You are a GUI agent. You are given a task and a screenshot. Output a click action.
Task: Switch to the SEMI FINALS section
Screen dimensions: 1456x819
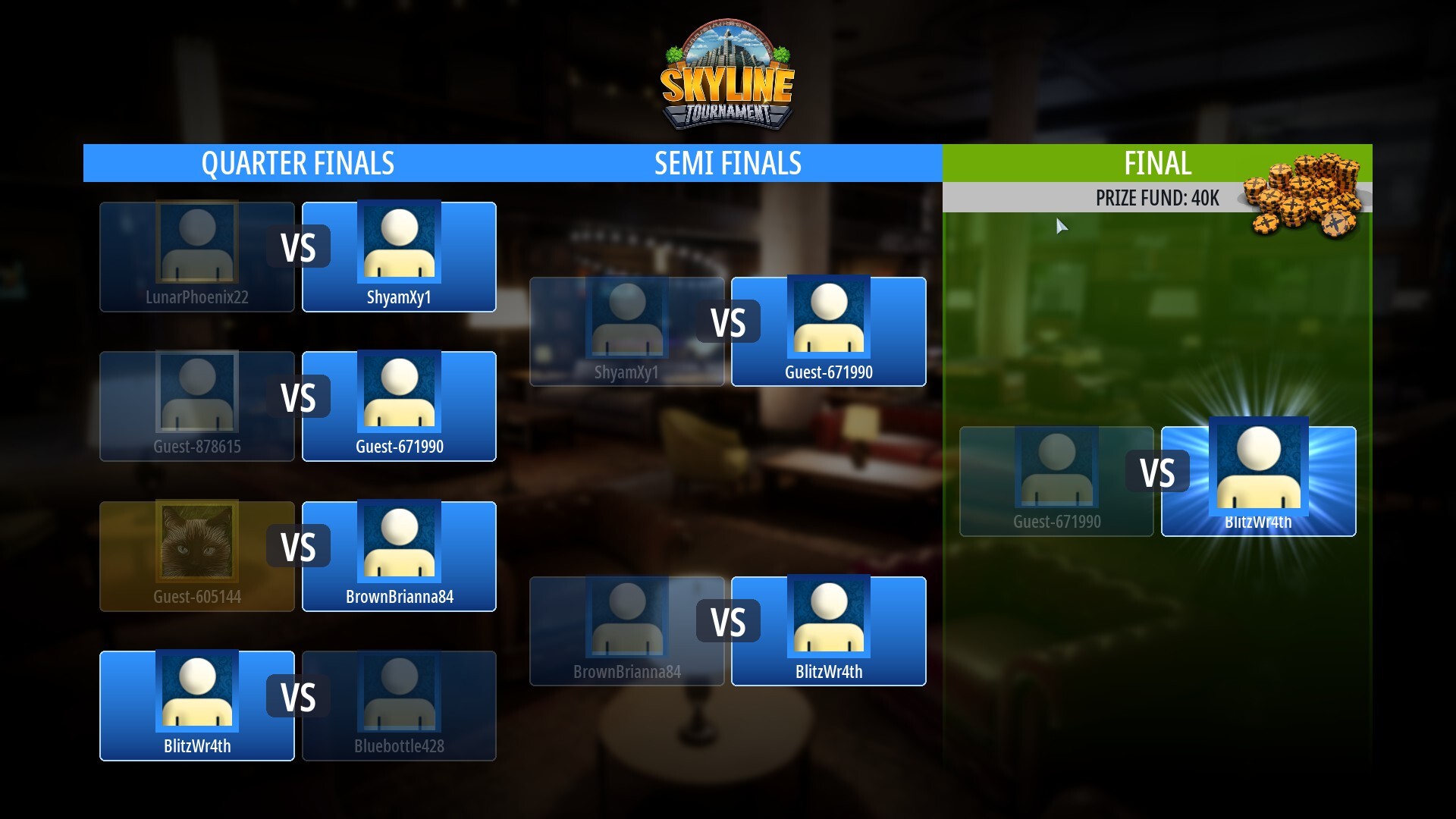coord(728,163)
